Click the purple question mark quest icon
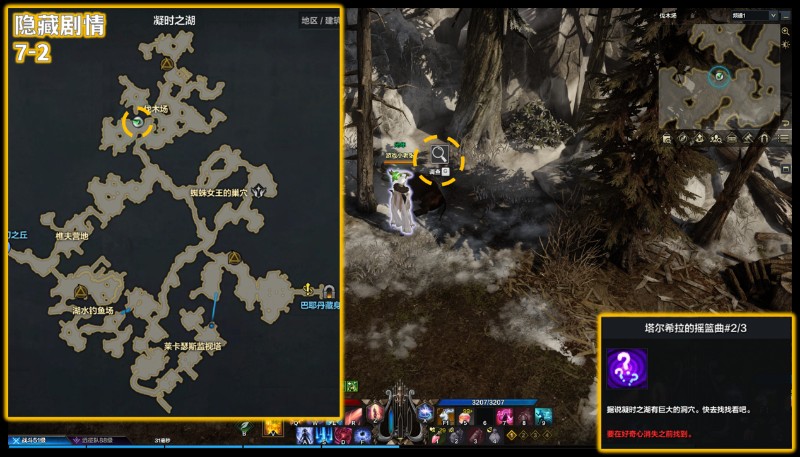 coord(627,368)
